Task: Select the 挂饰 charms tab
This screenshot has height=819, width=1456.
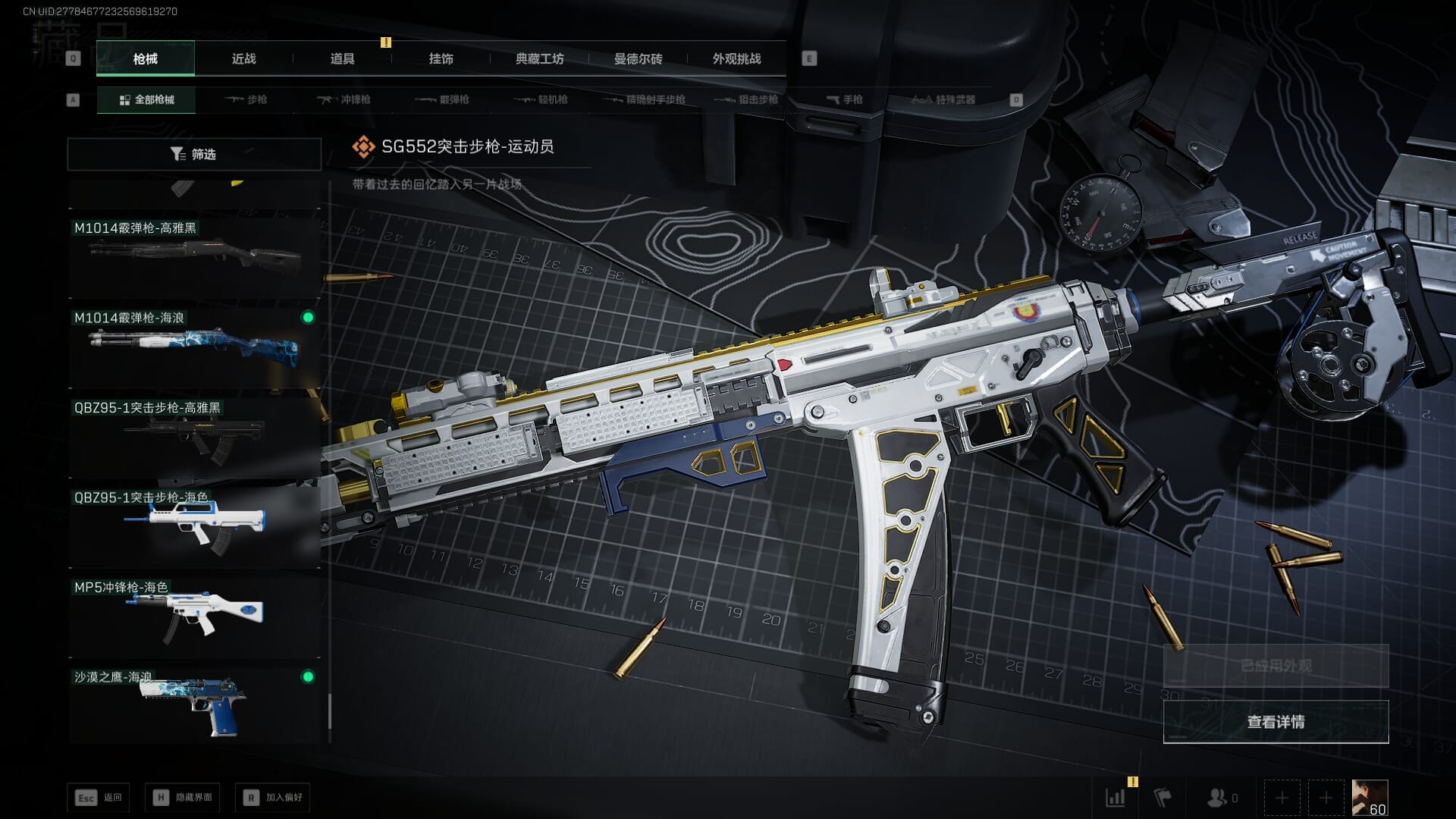Action: tap(441, 58)
